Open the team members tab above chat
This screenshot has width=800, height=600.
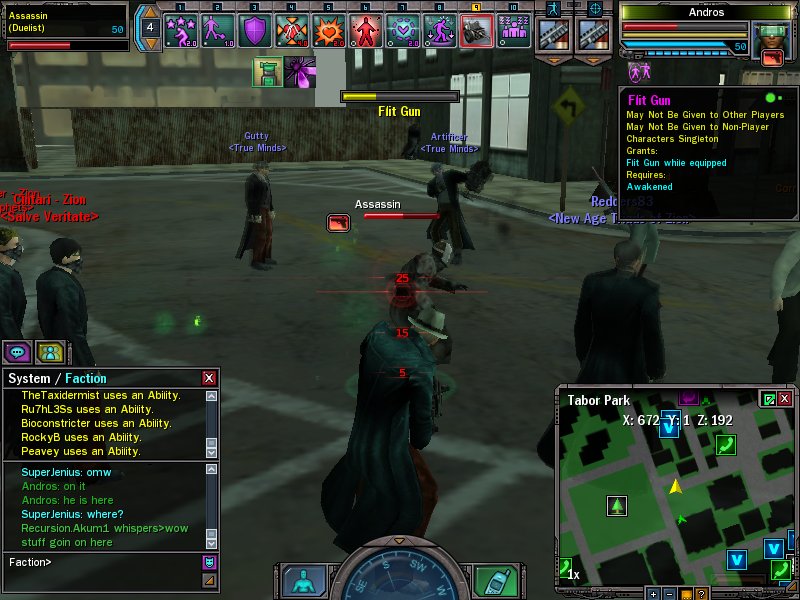50,352
